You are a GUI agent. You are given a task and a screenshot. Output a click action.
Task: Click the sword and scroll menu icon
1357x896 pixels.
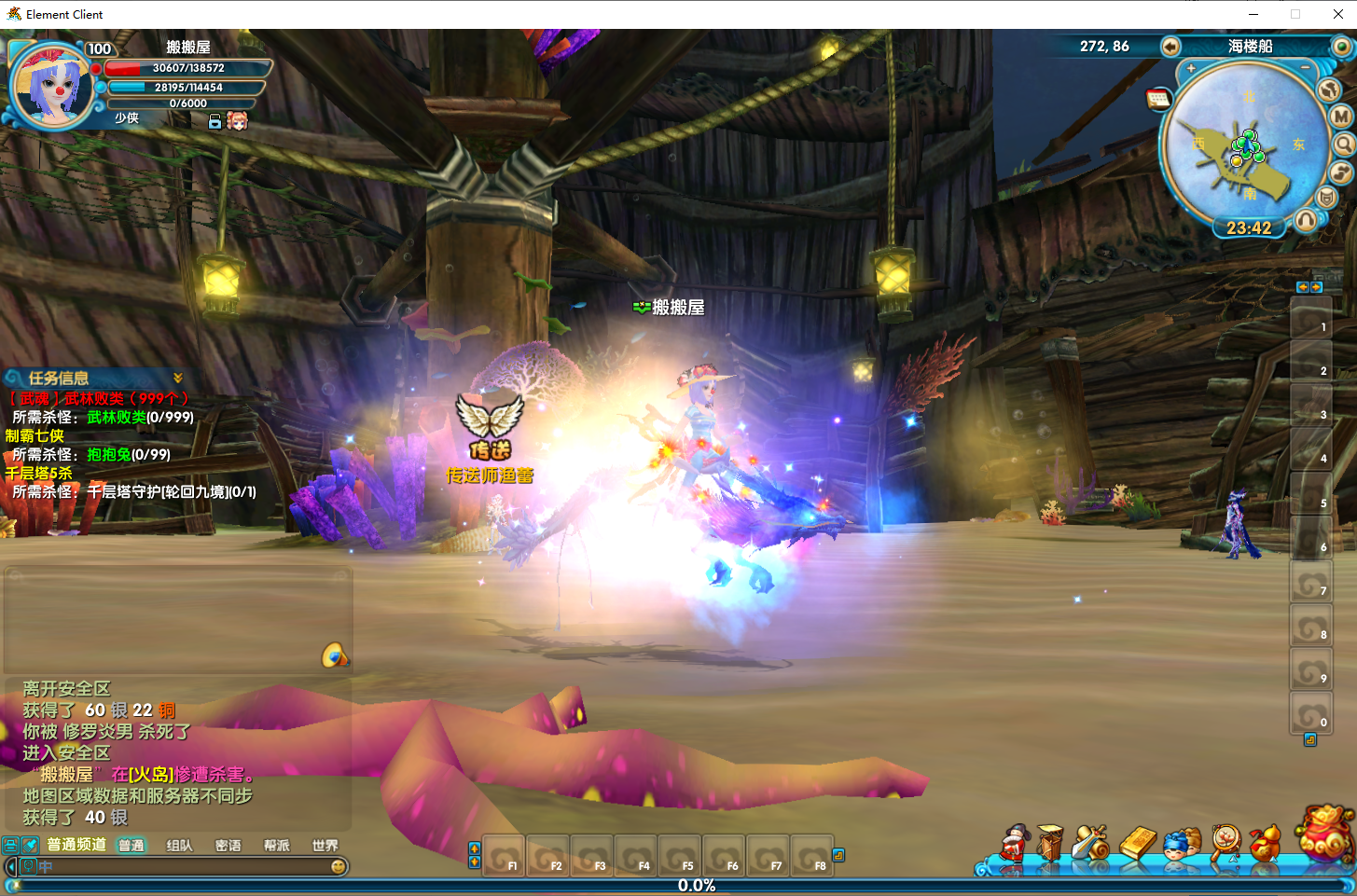[1089, 843]
